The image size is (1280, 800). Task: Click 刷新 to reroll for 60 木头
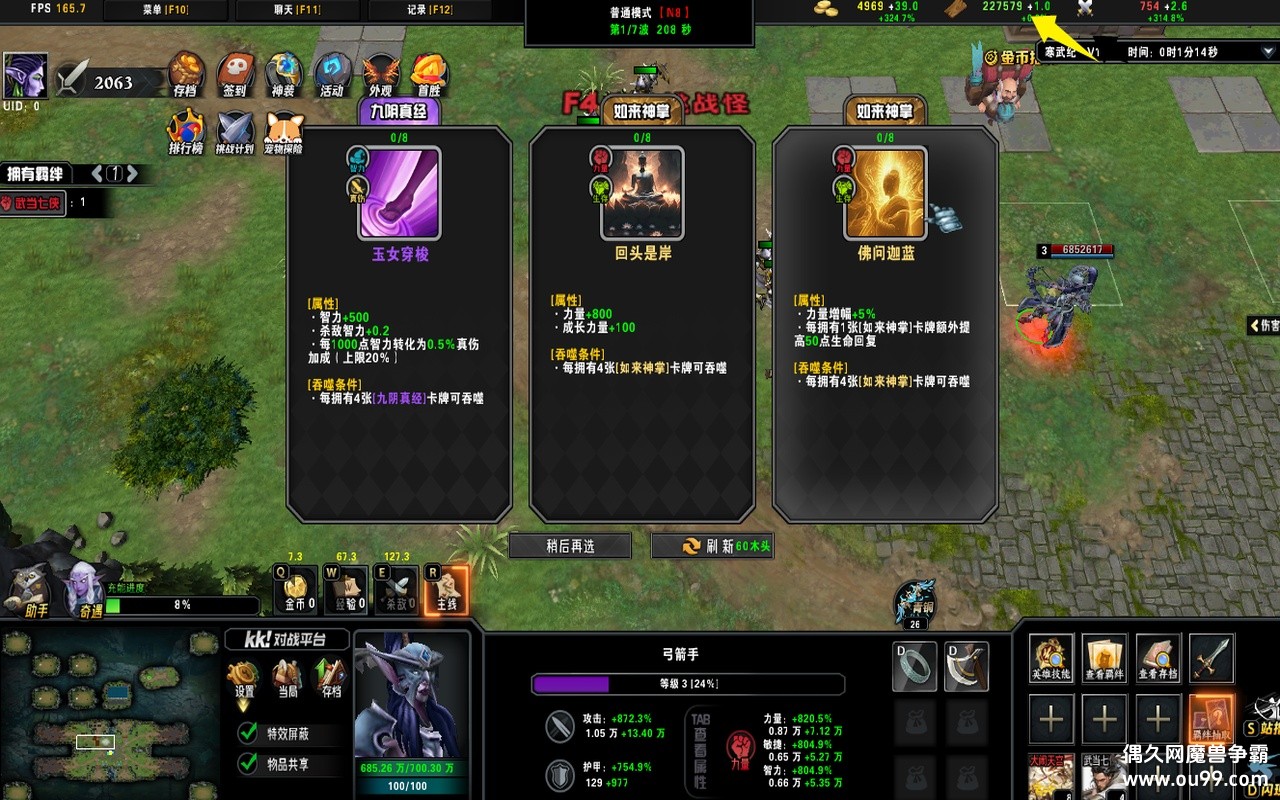[x=712, y=545]
